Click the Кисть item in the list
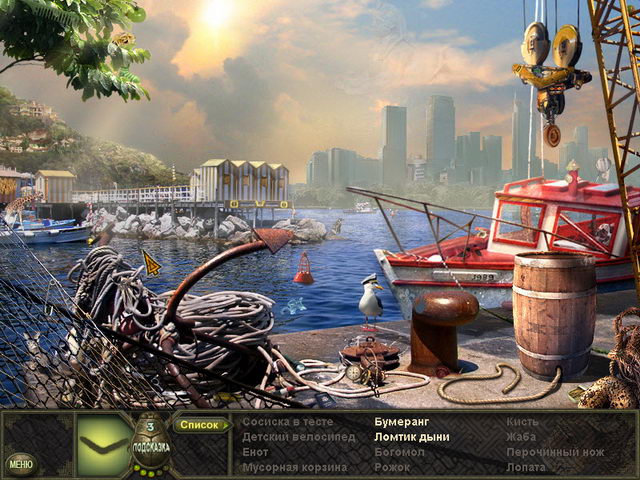640x480 pixels. [521, 422]
